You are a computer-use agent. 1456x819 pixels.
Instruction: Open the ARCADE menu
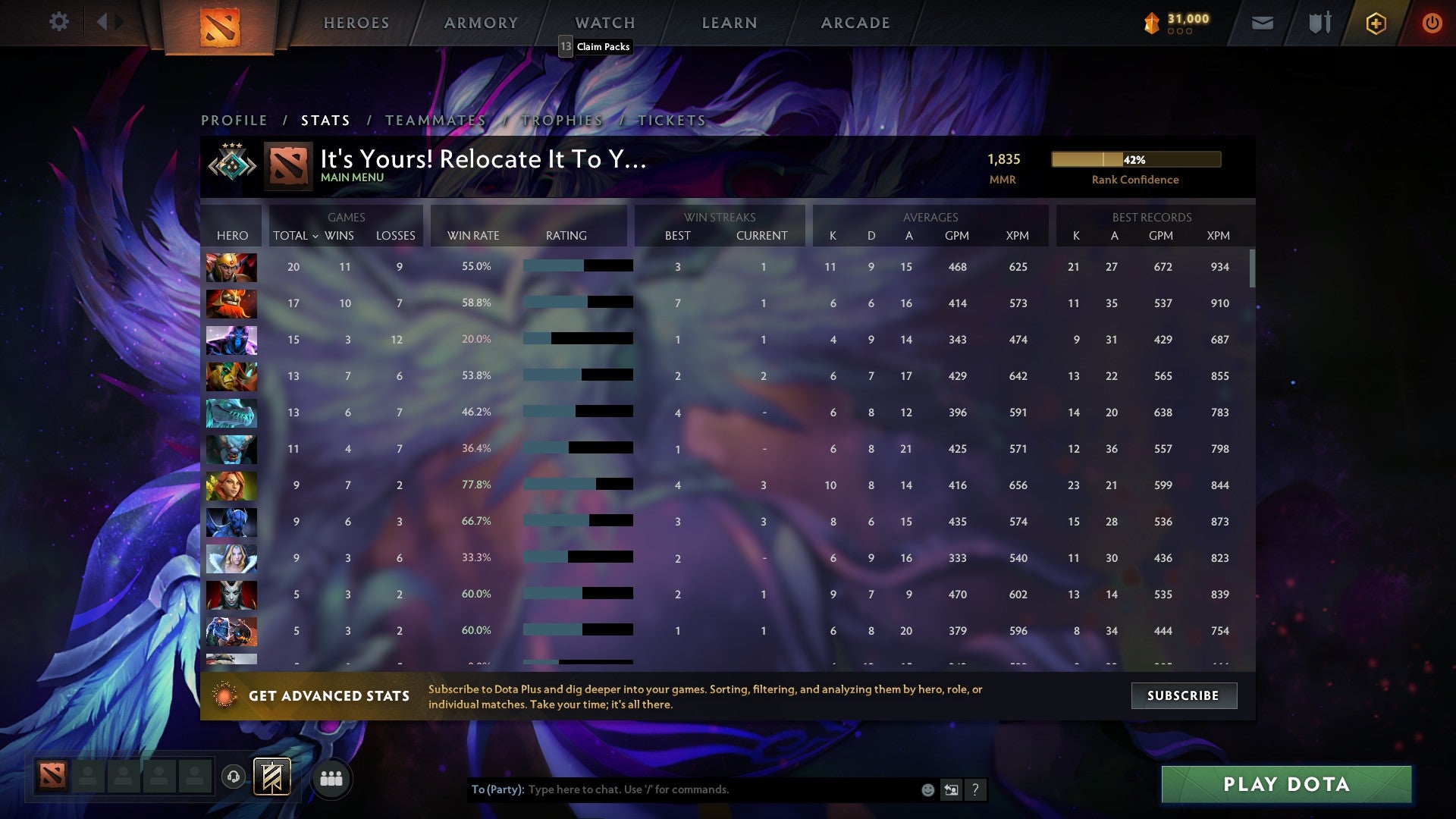tap(855, 23)
